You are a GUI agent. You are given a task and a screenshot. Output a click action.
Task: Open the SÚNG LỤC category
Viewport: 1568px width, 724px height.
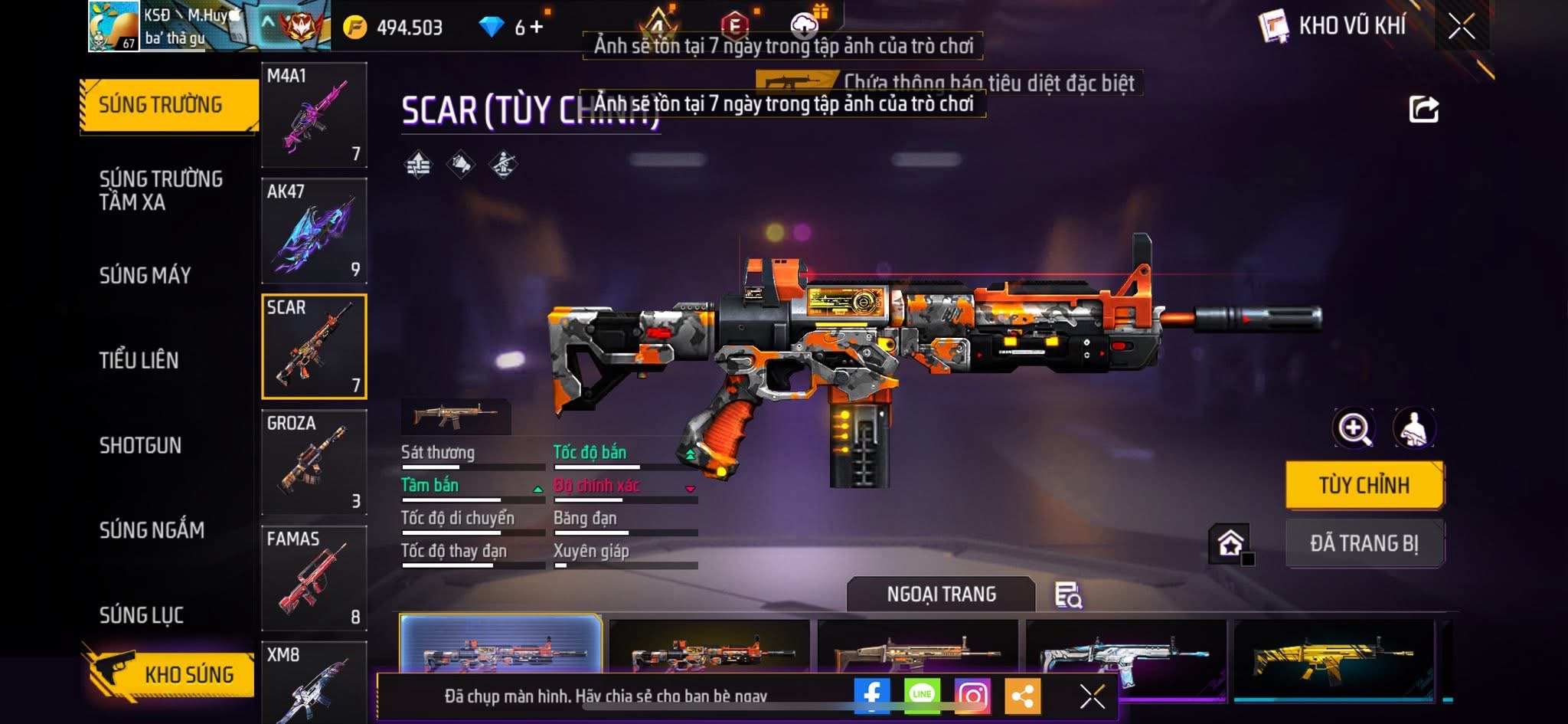tap(142, 615)
